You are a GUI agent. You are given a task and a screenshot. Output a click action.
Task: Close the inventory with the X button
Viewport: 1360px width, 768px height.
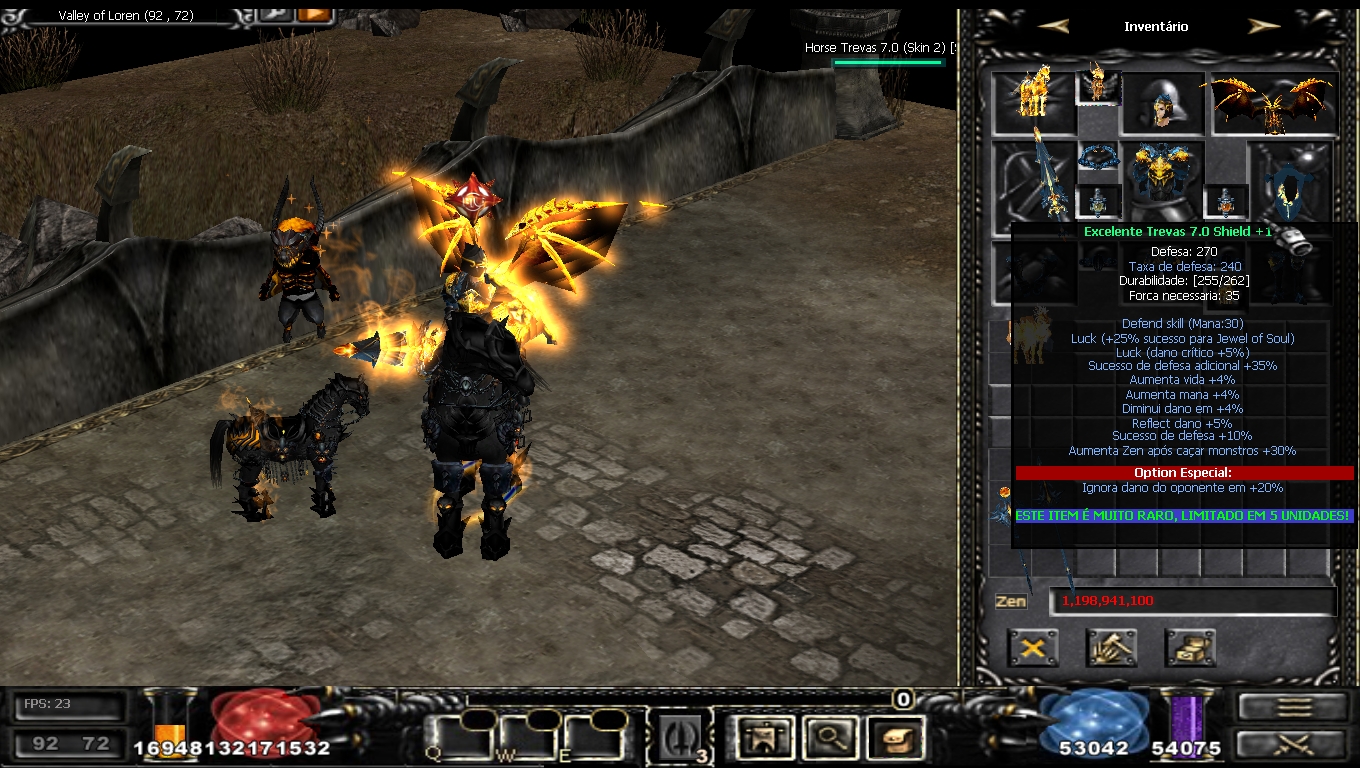click(1032, 648)
